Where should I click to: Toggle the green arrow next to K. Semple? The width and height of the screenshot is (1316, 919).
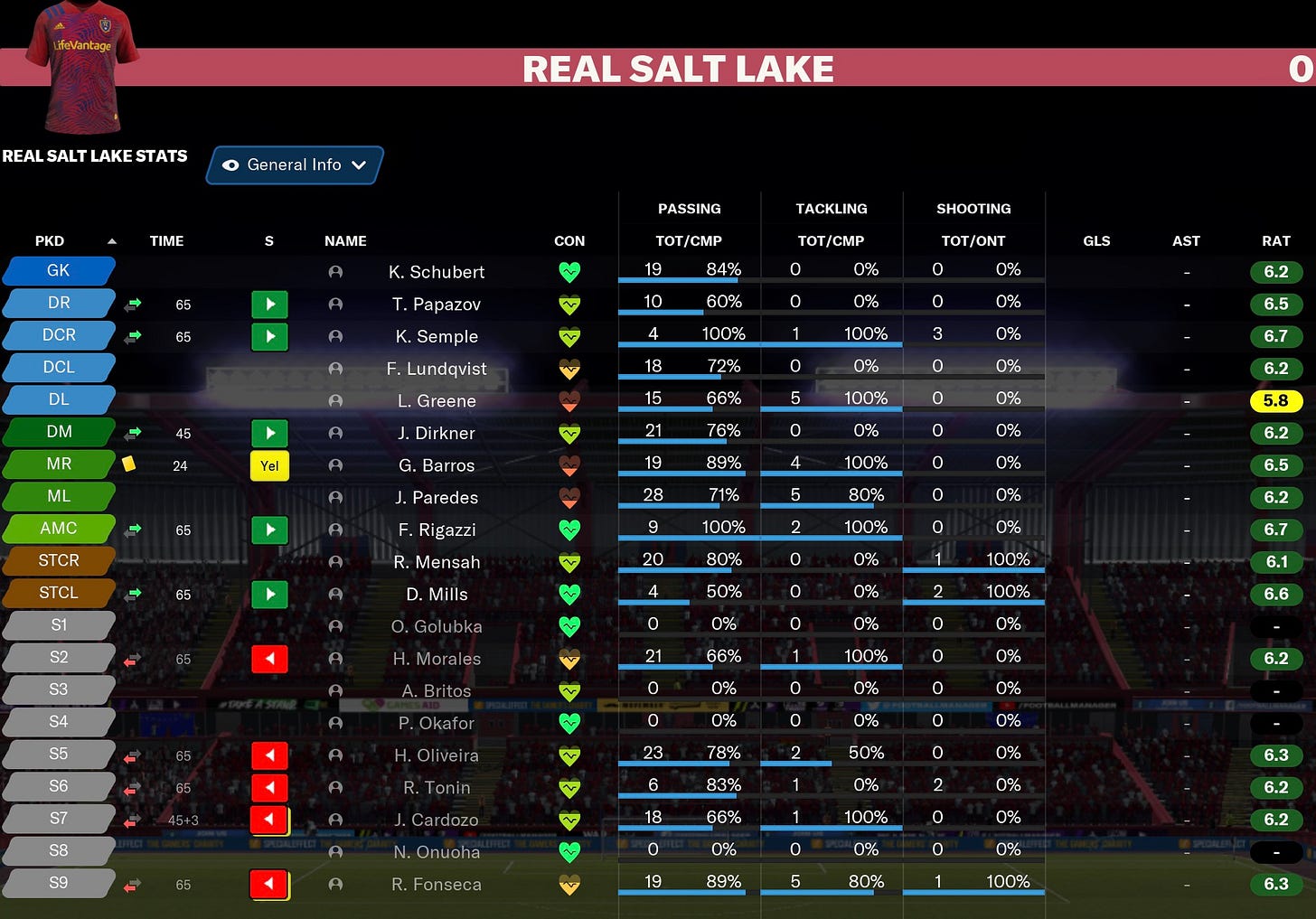coord(133,336)
